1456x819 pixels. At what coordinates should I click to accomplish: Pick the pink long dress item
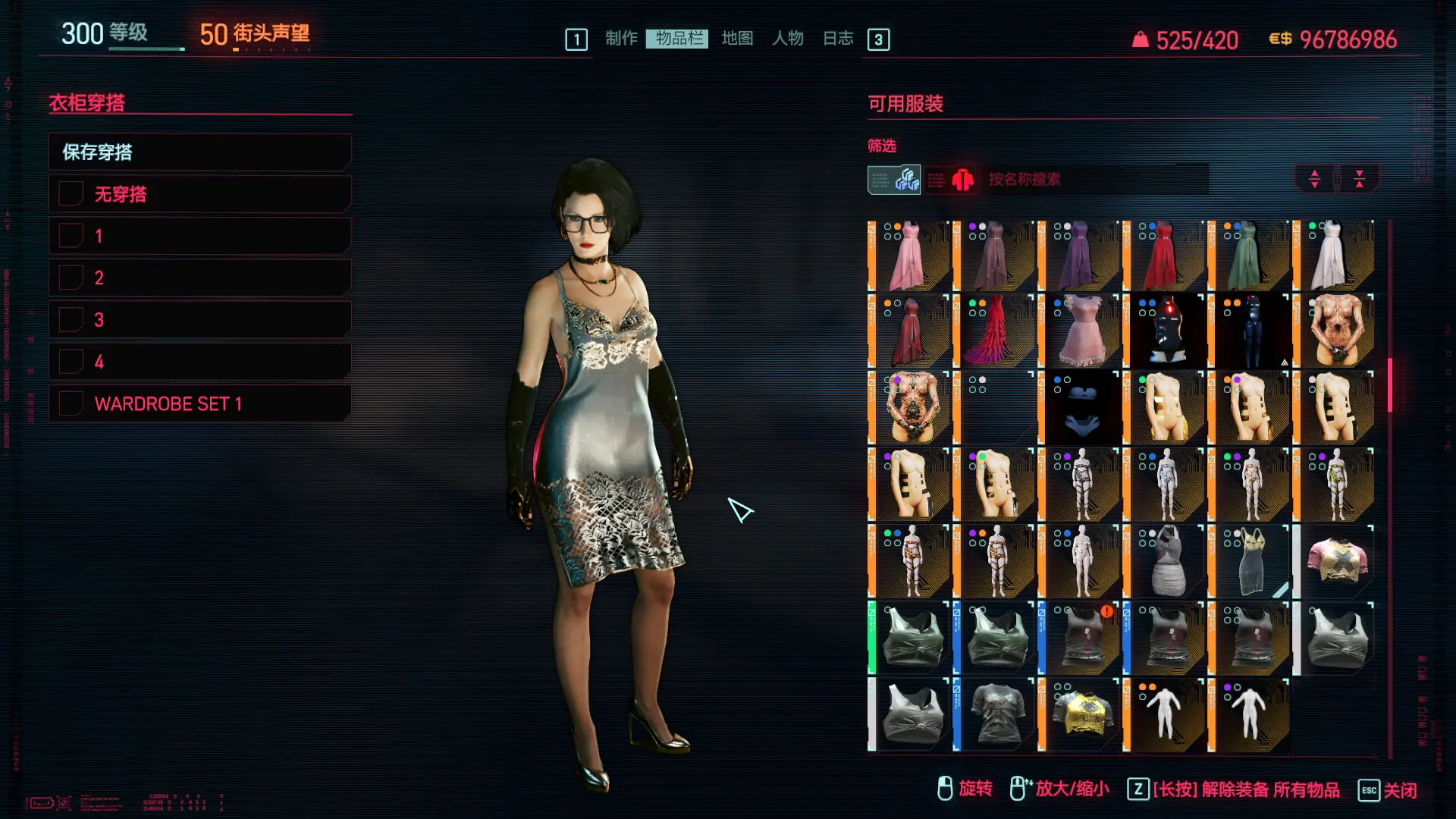pos(908,256)
